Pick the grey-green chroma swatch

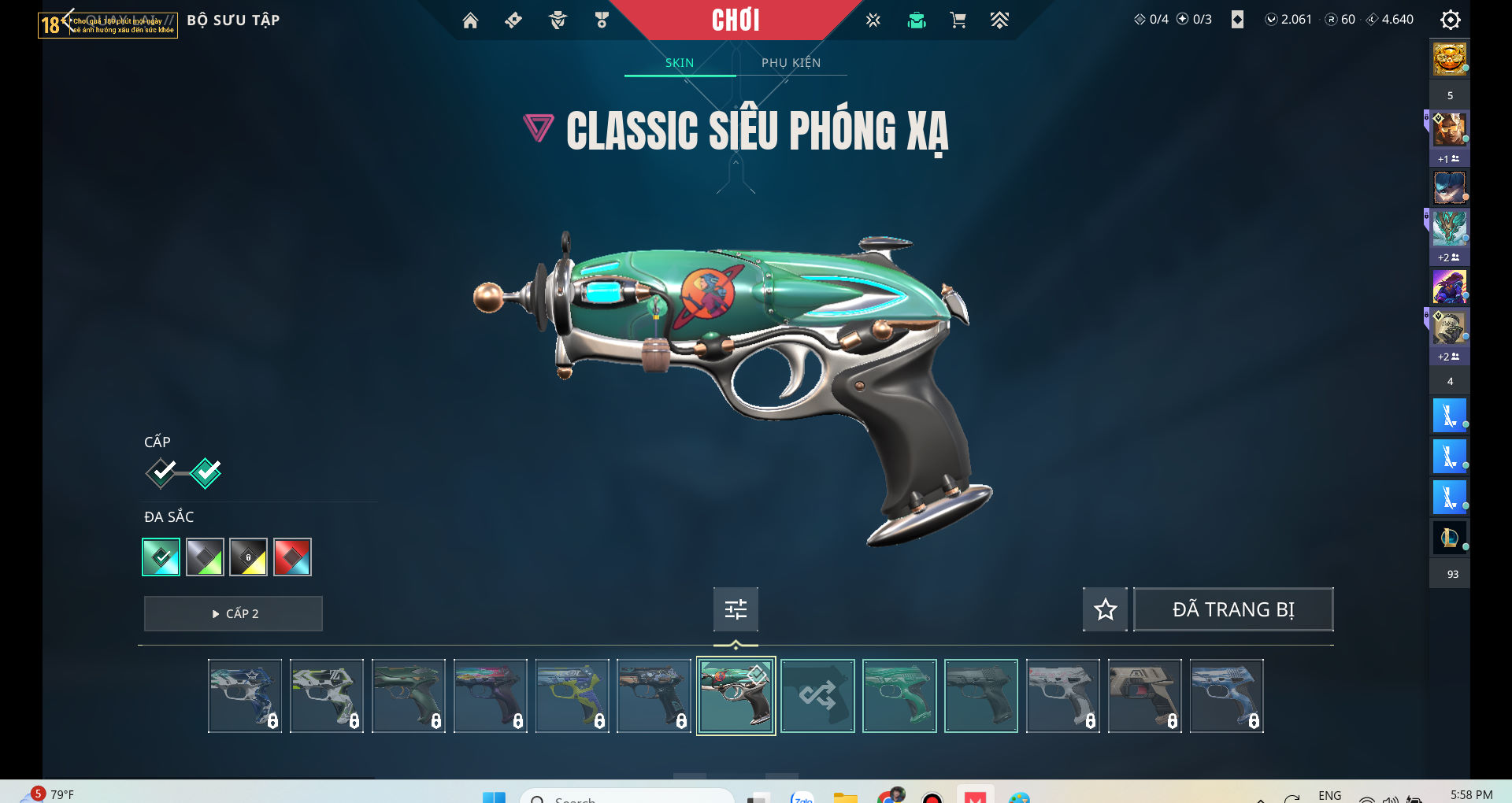click(x=205, y=557)
